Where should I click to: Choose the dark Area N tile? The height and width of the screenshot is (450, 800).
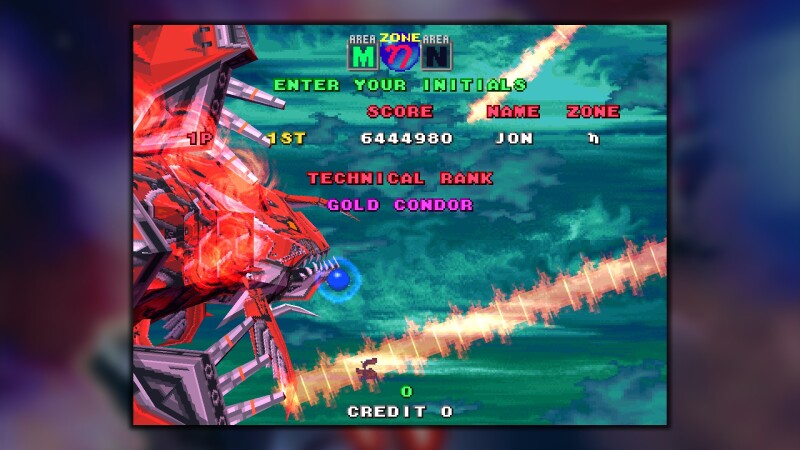(437, 56)
